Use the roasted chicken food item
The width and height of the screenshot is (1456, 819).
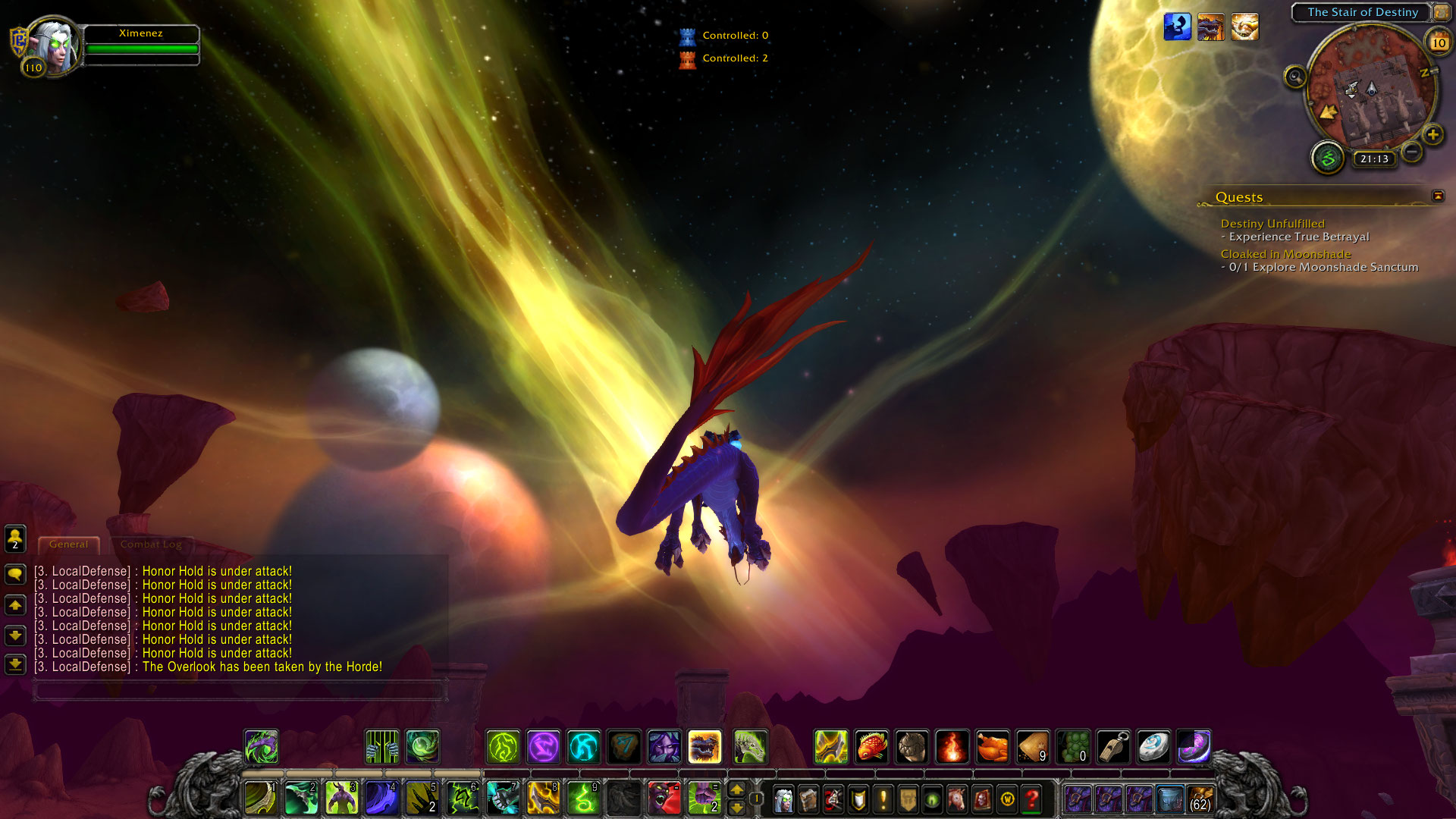pyautogui.click(x=992, y=747)
